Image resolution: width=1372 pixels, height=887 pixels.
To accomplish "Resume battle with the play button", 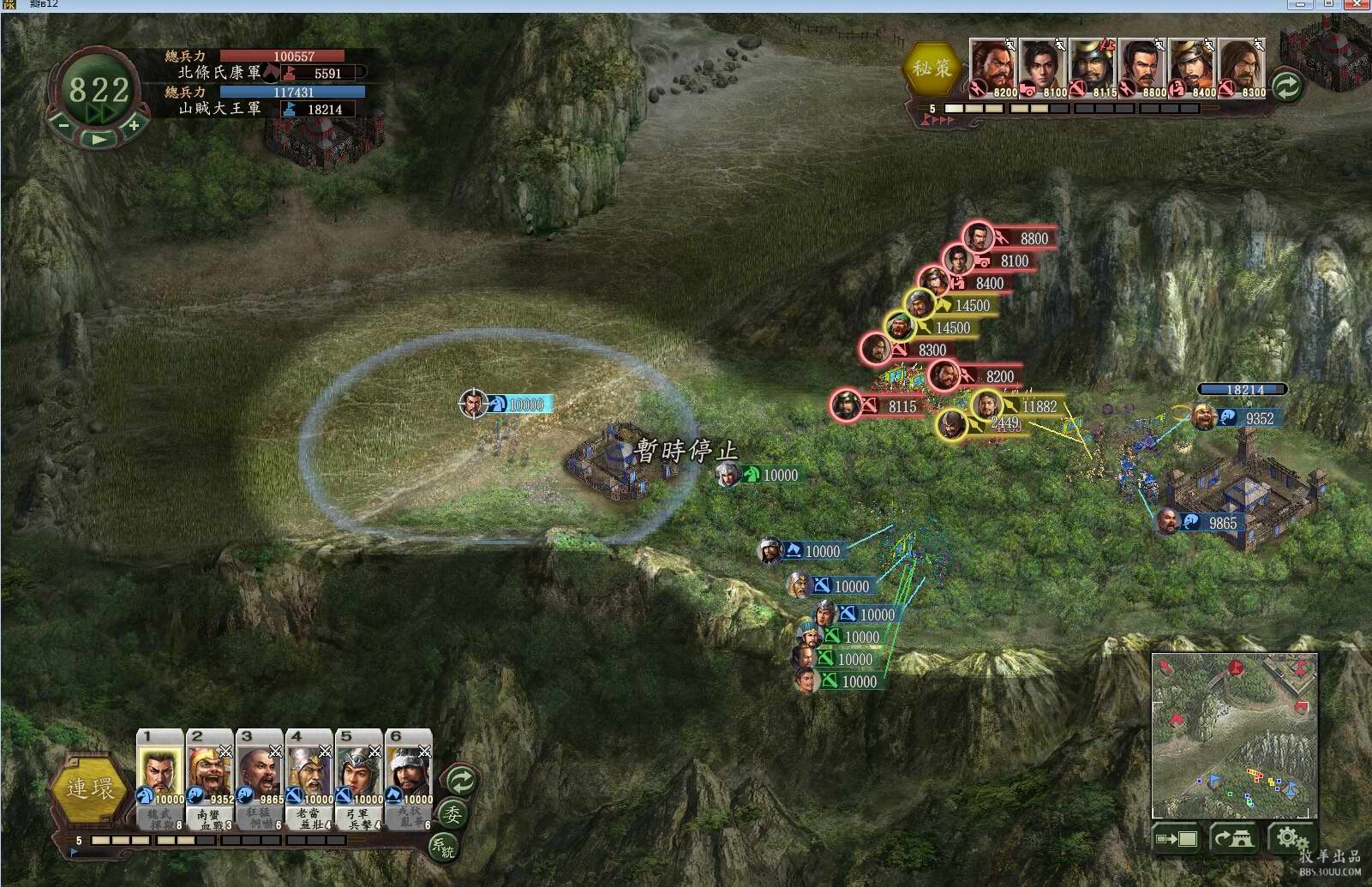I will [99, 138].
